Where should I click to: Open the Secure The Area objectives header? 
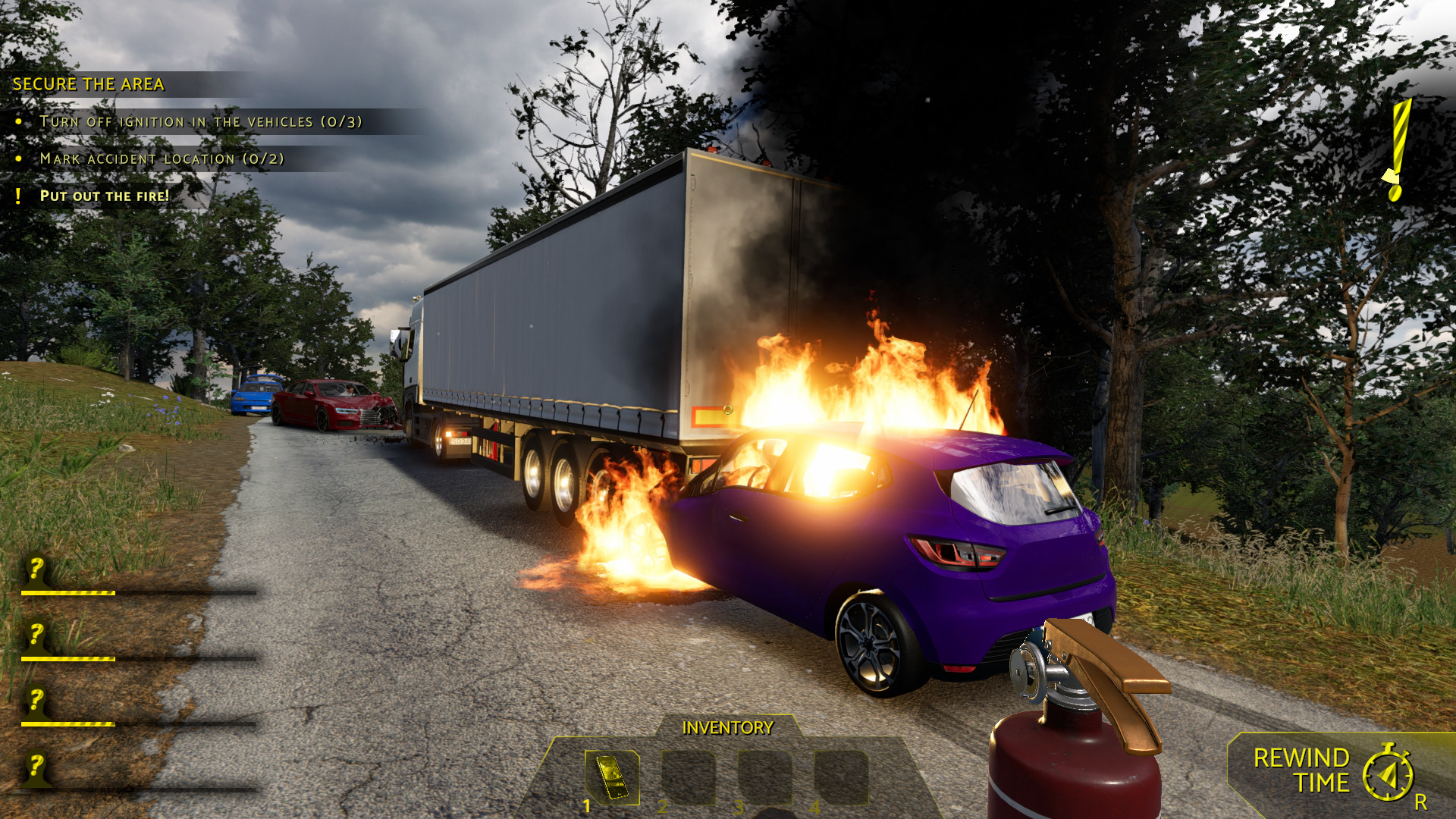[x=87, y=83]
